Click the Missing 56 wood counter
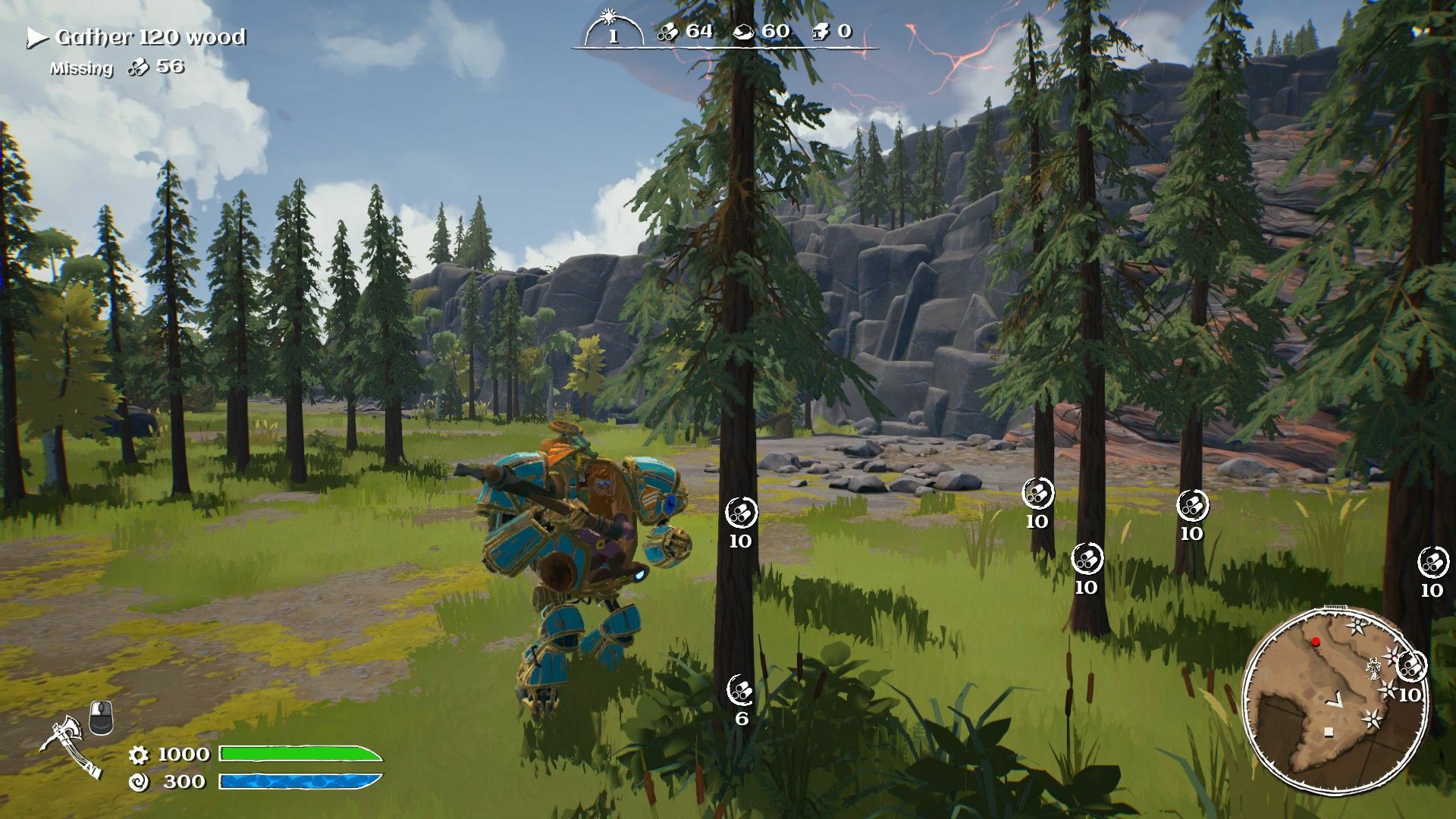 click(x=118, y=67)
